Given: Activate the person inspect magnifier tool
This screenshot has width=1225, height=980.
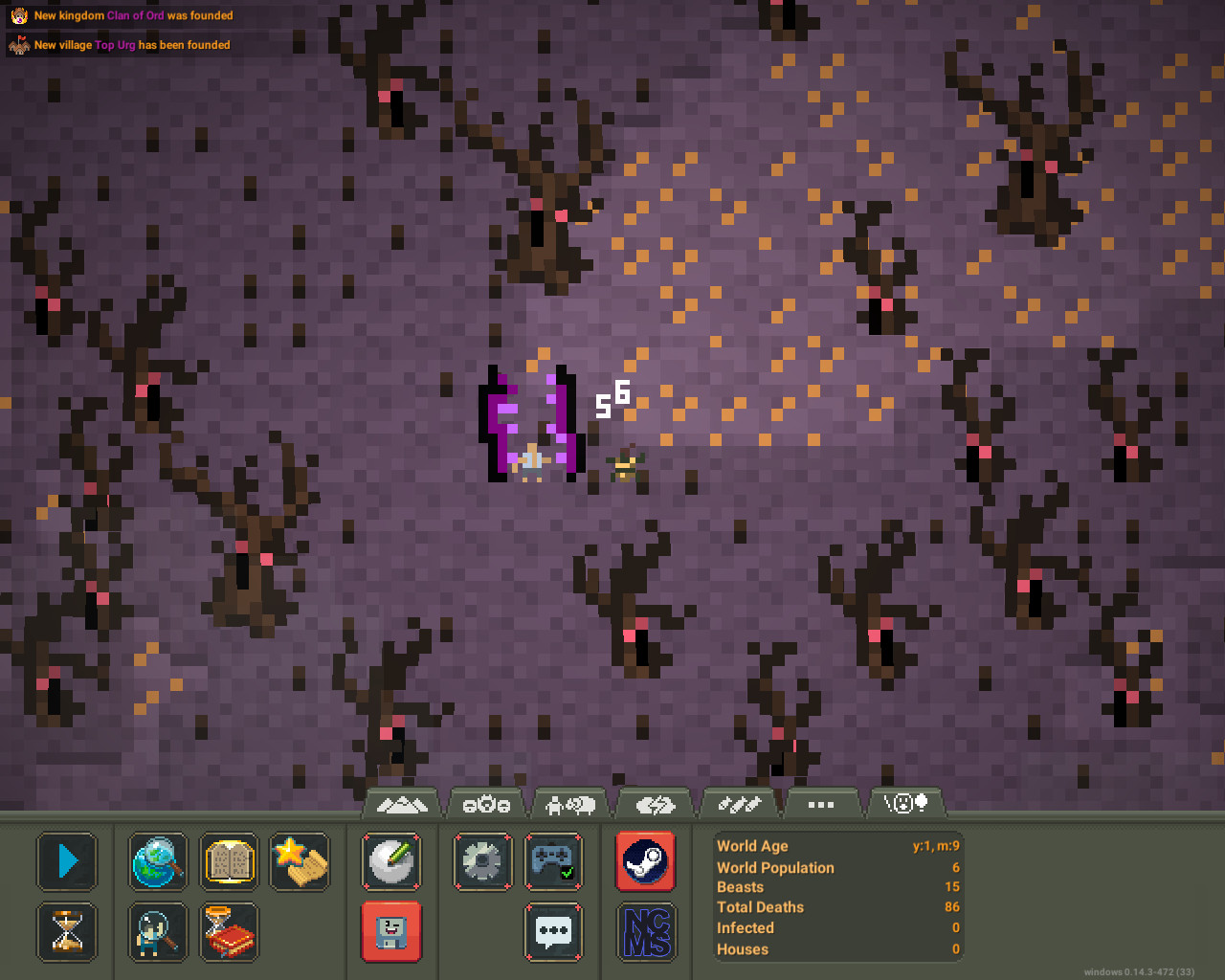Looking at the screenshot, I should (158, 931).
